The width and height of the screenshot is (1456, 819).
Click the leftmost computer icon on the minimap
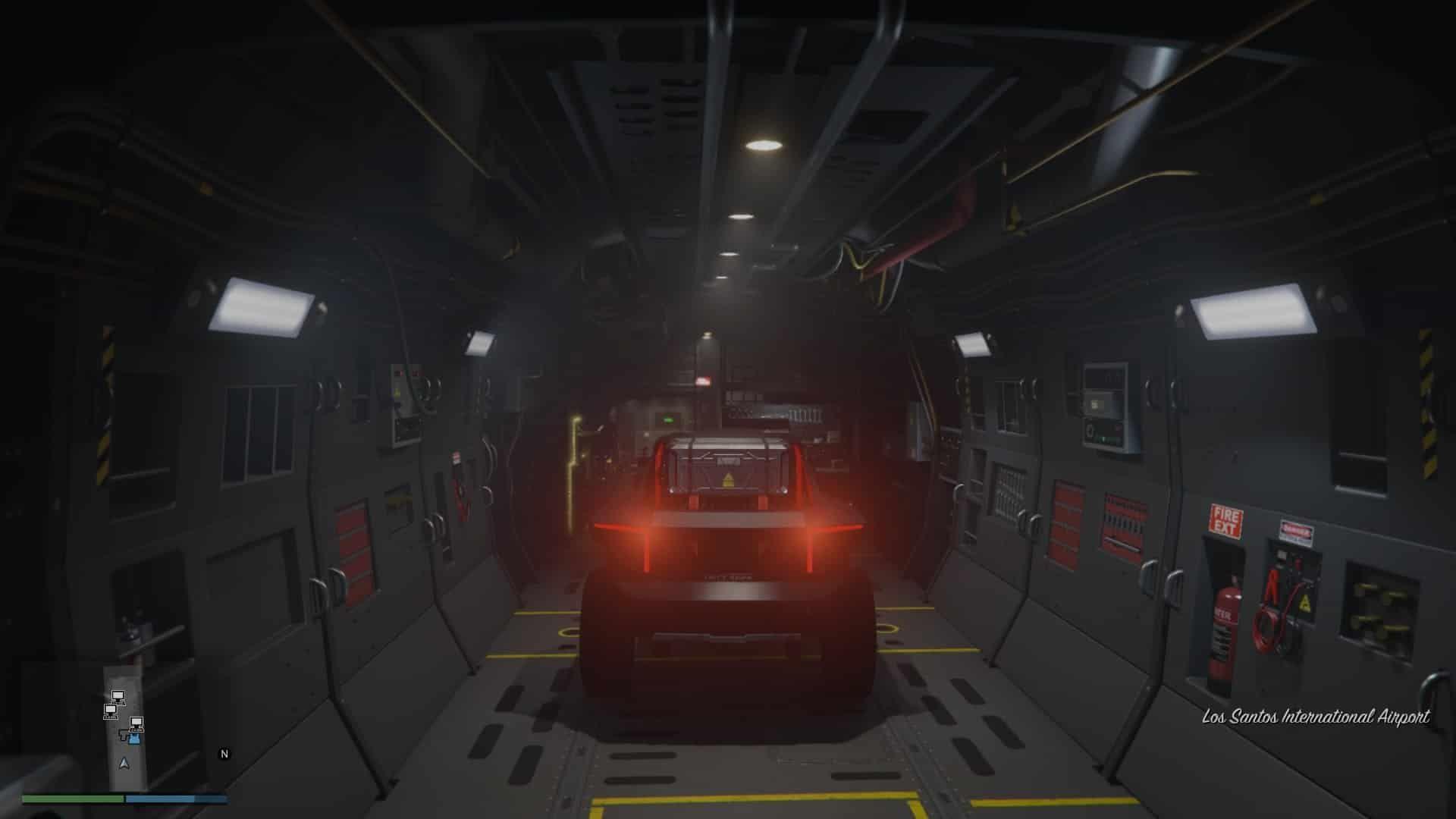pos(111,711)
